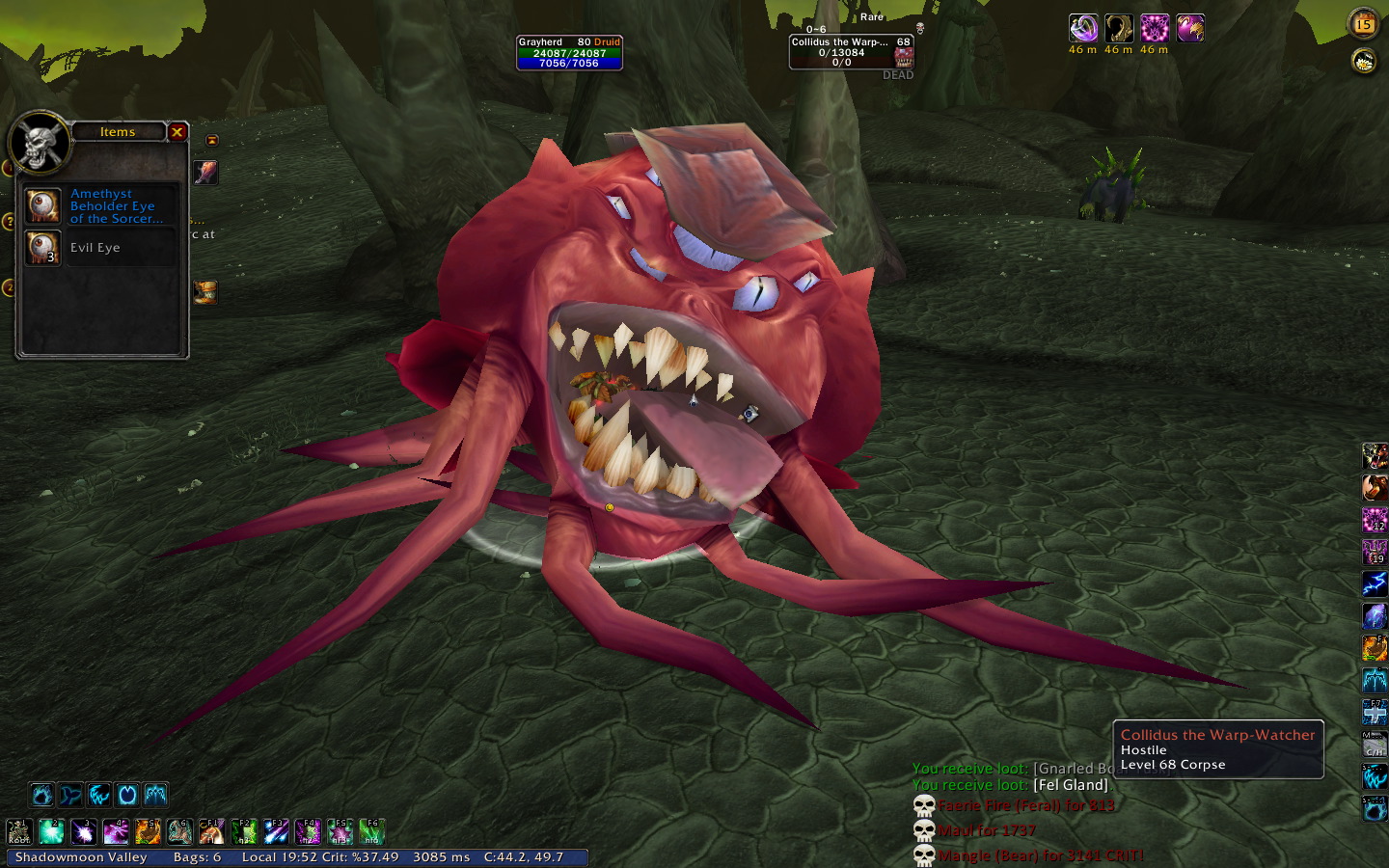
Task: Activate the slot 5 orange bear ability
Action: click(x=148, y=831)
